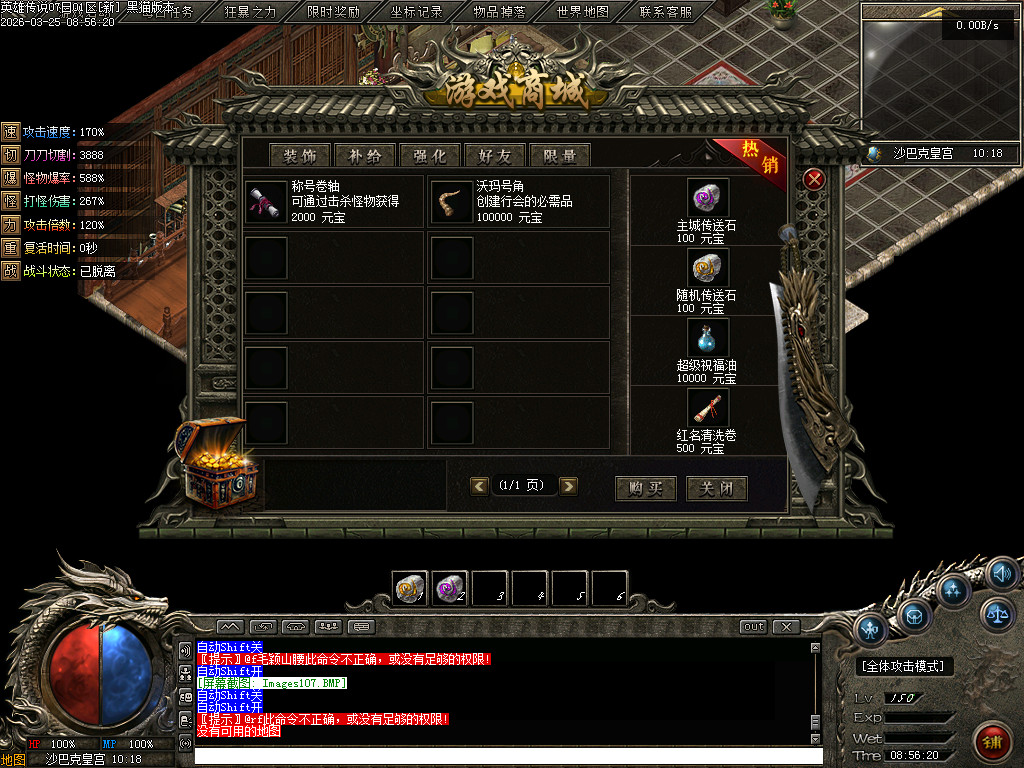The height and width of the screenshot is (768, 1024).
Task: Select the 主城传送石 hot-sale item
Action: (707, 198)
